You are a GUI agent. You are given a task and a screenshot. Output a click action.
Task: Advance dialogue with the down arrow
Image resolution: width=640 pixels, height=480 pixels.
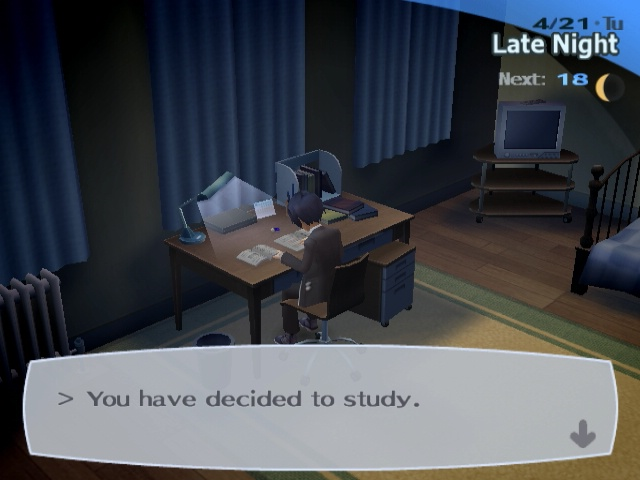coord(582,434)
